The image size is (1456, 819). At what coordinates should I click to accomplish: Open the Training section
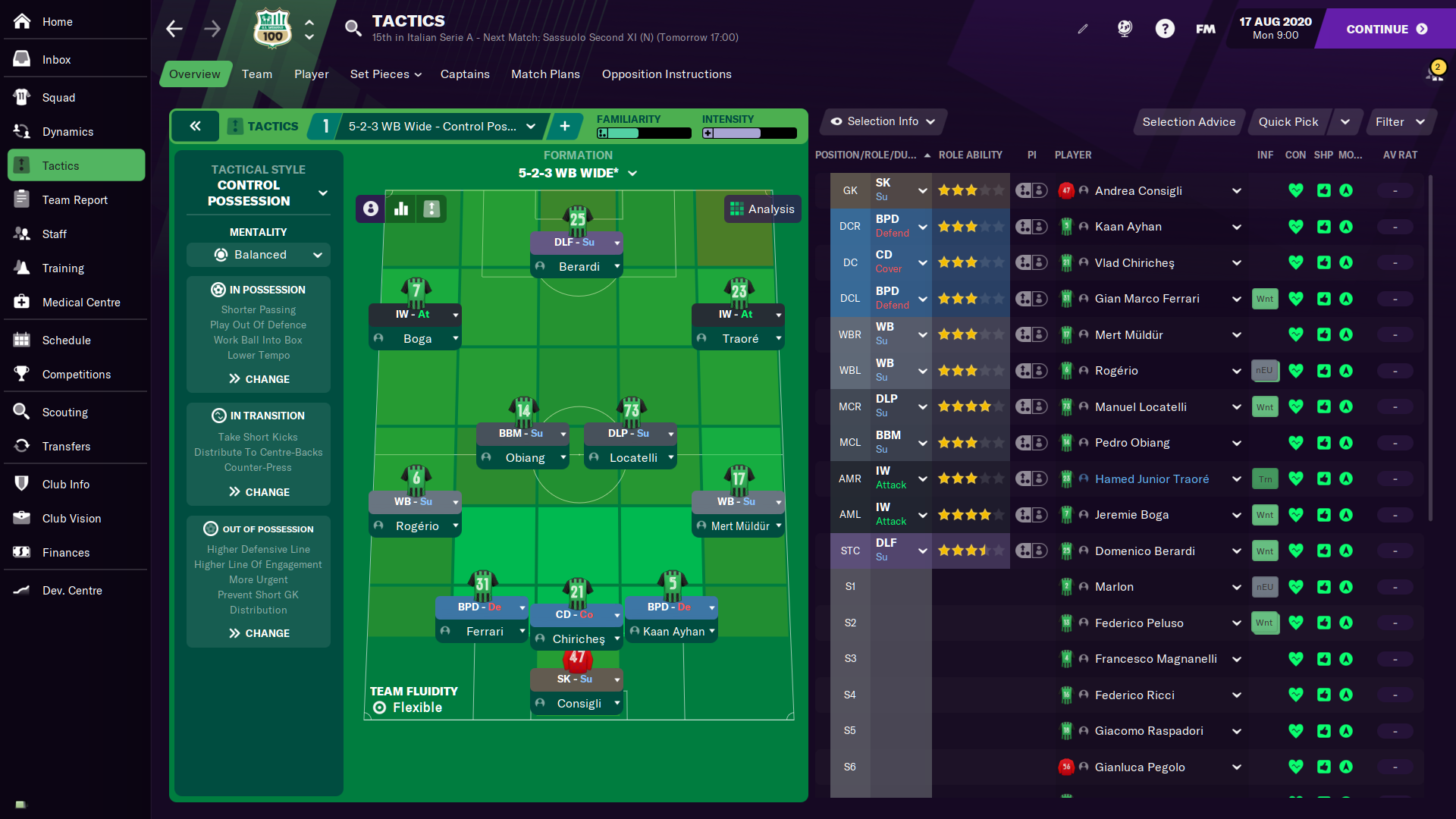63,268
